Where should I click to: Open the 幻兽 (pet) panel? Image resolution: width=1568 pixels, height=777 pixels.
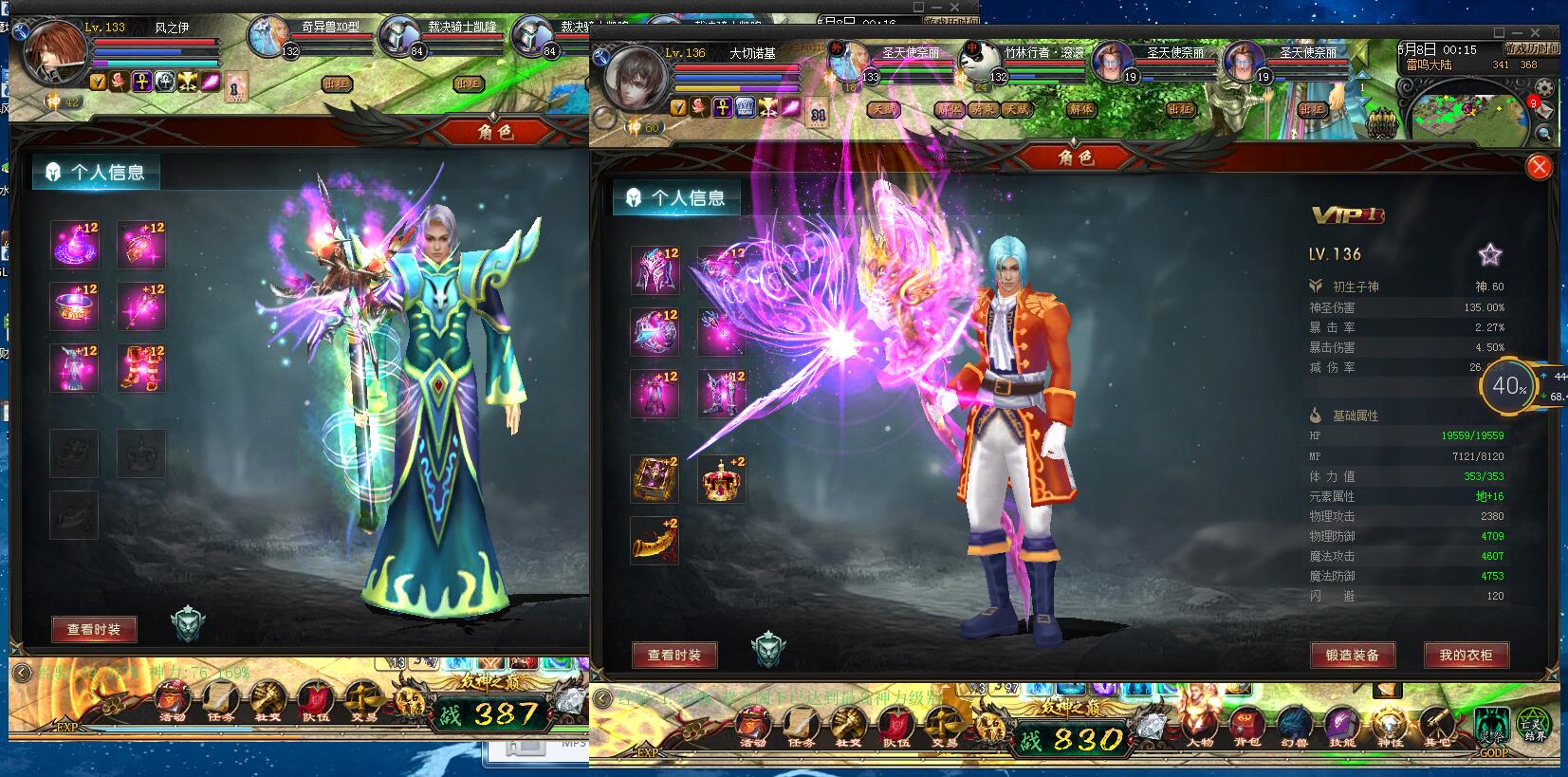1294,724
